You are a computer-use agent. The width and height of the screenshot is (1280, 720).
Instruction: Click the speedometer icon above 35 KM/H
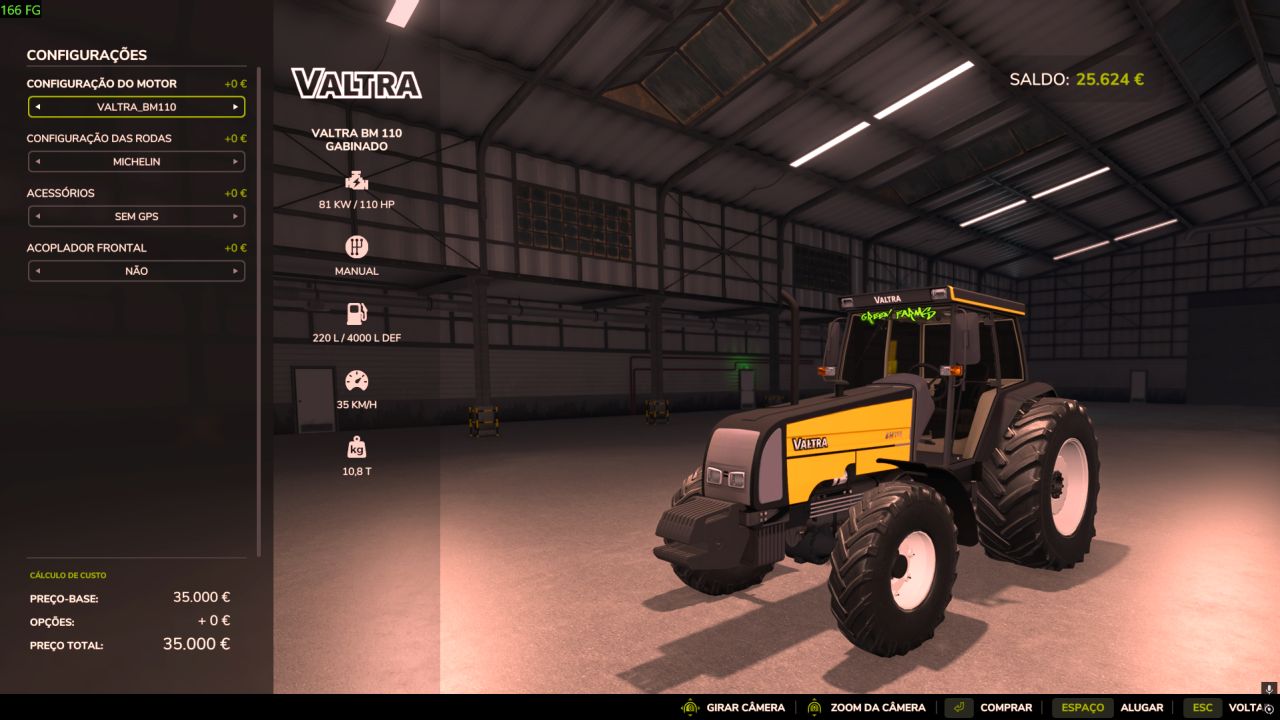(357, 380)
